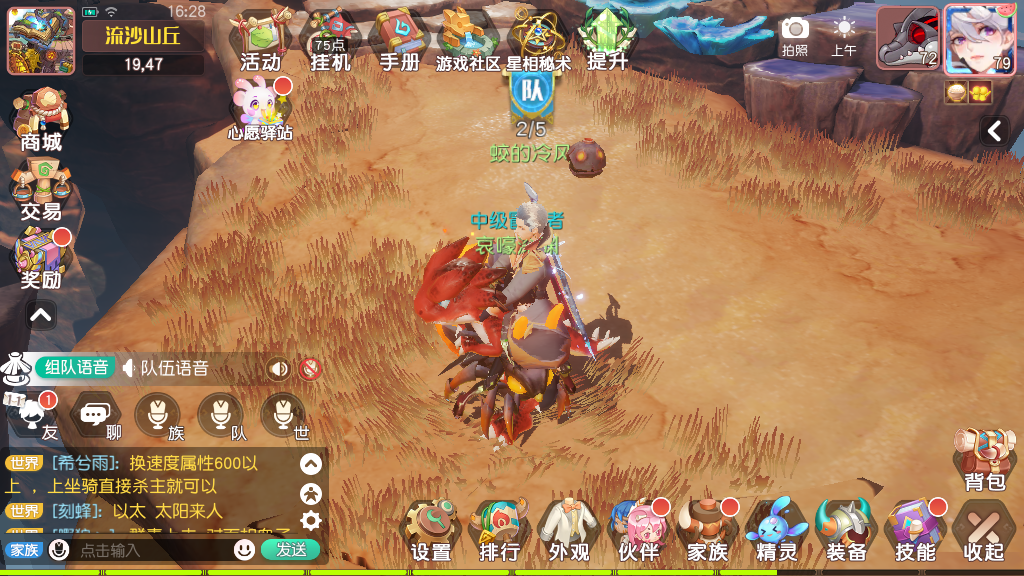This screenshot has height=576, width=1024.
Task: Open the 星相秘术 menu
Action: click(538, 42)
